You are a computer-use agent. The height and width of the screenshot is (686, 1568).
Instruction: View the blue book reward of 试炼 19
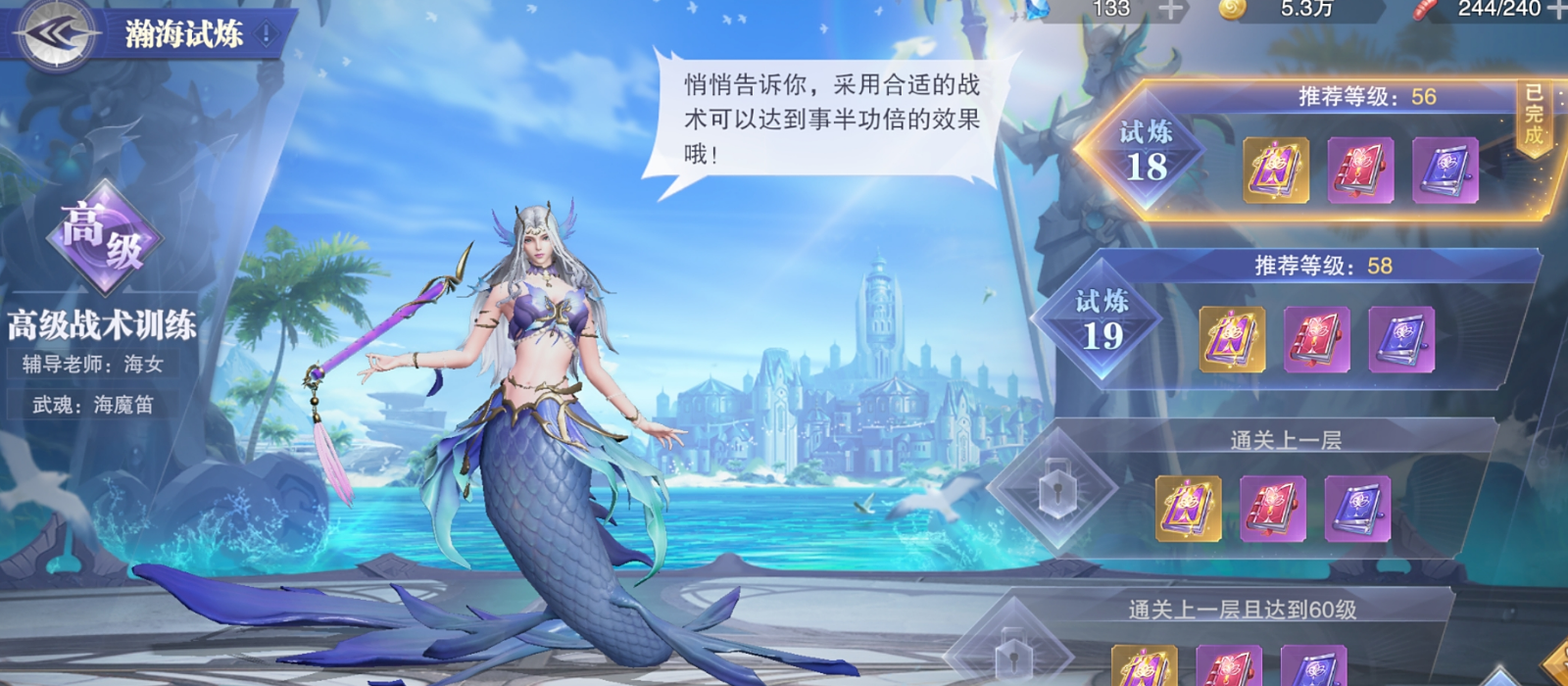1400,340
